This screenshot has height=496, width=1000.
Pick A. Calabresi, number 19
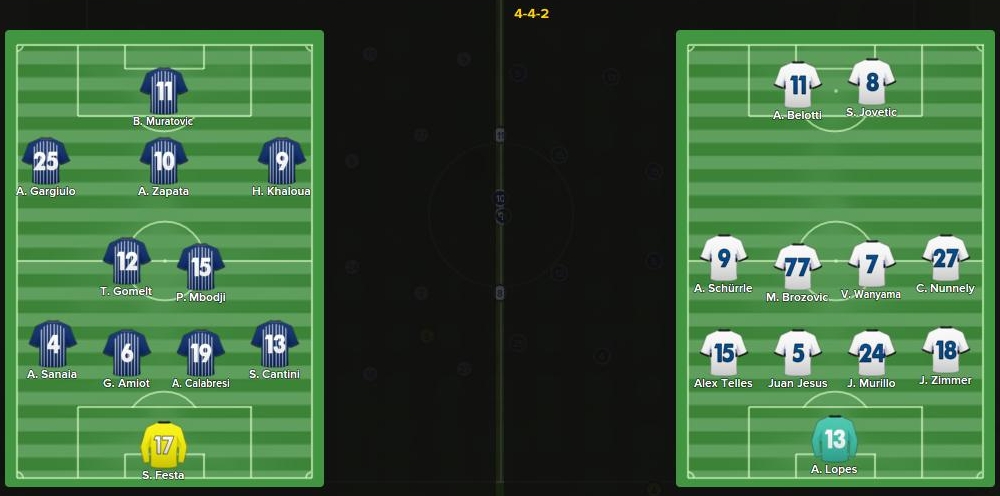click(201, 353)
